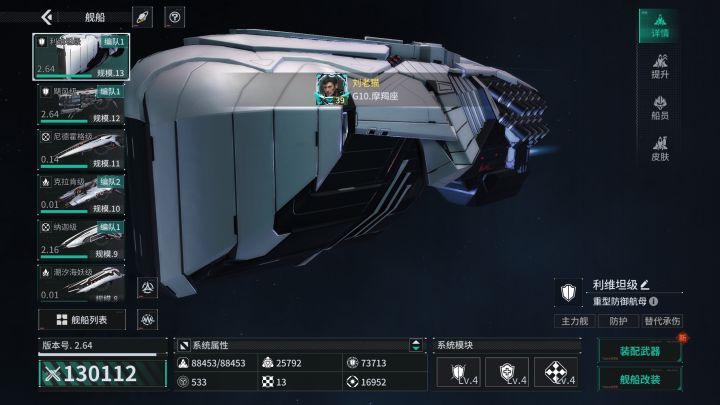Select the four-arrow diamond Lv.4 module
This screenshot has width=720, height=405.
click(x=557, y=372)
